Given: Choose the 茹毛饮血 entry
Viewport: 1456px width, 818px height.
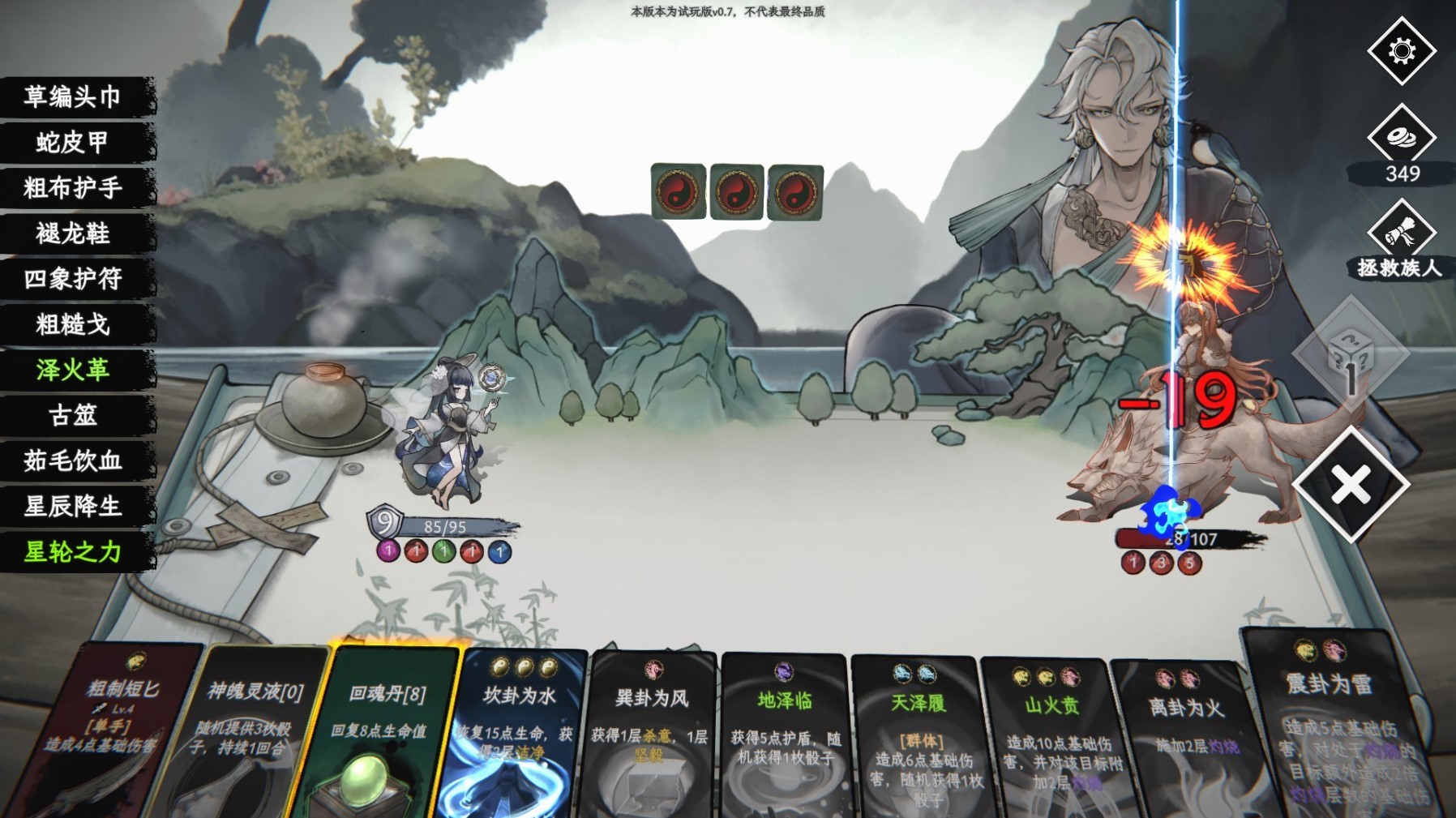Looking at the screenshot, I should point(73,461).
